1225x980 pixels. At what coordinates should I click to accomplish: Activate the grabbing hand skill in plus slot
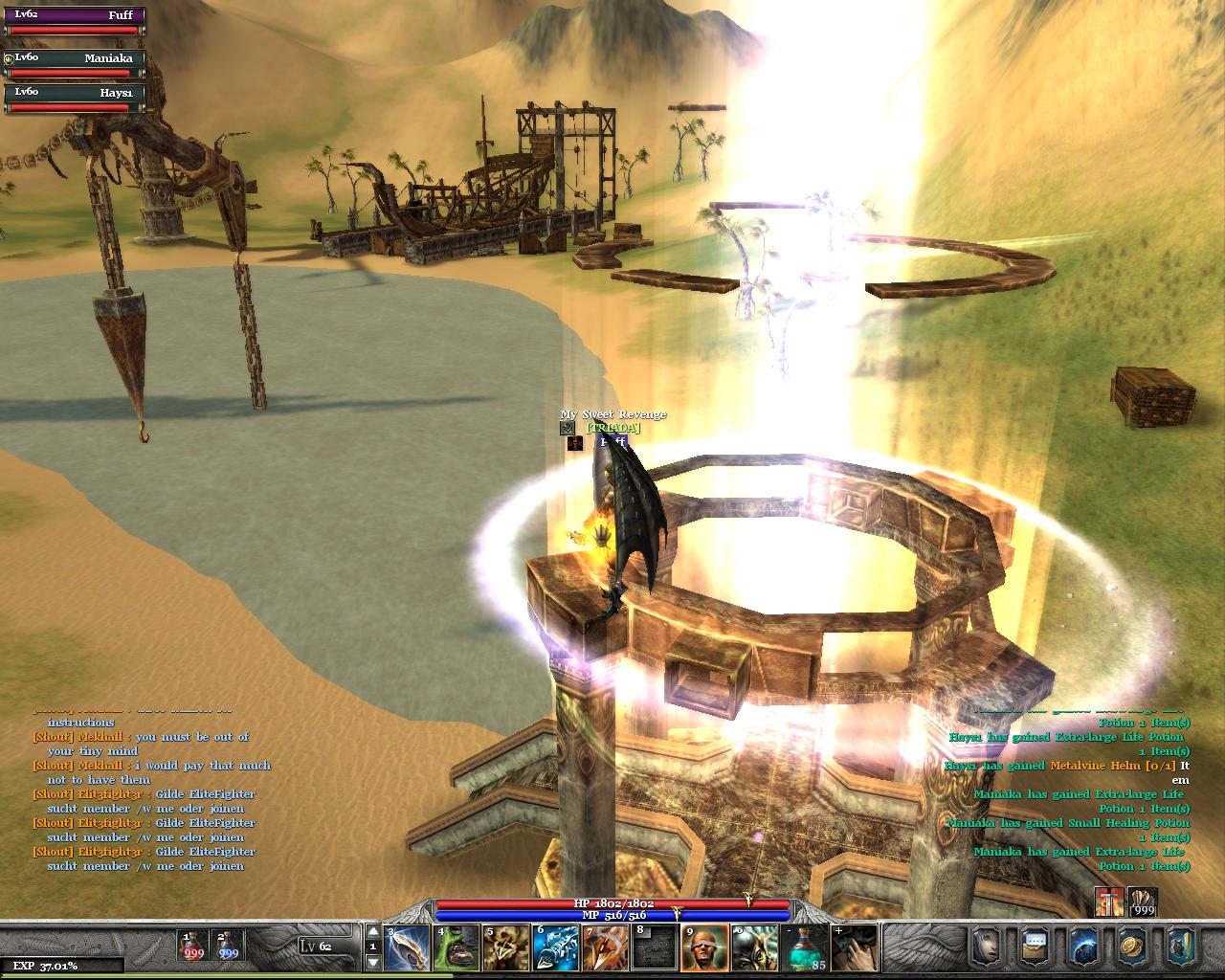tap(855, 947)
